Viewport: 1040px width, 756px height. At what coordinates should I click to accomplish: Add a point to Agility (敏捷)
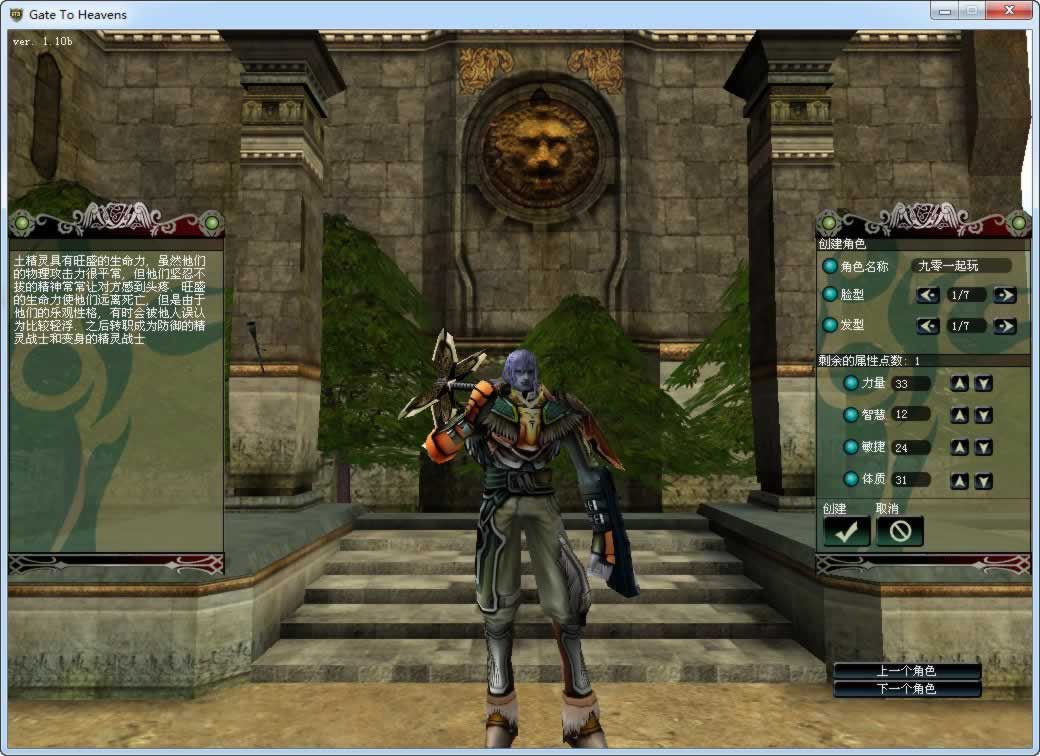coord(959,448)
